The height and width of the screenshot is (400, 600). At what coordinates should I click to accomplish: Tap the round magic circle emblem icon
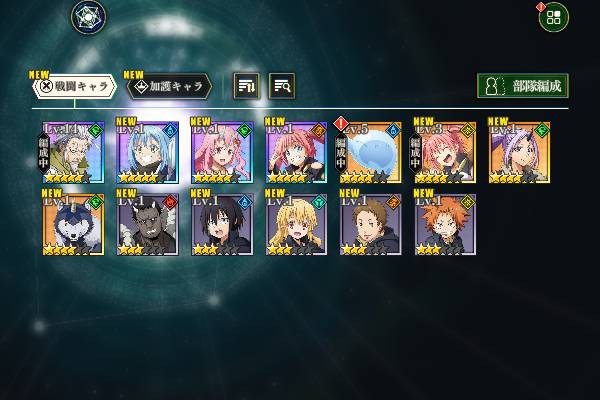88,16
